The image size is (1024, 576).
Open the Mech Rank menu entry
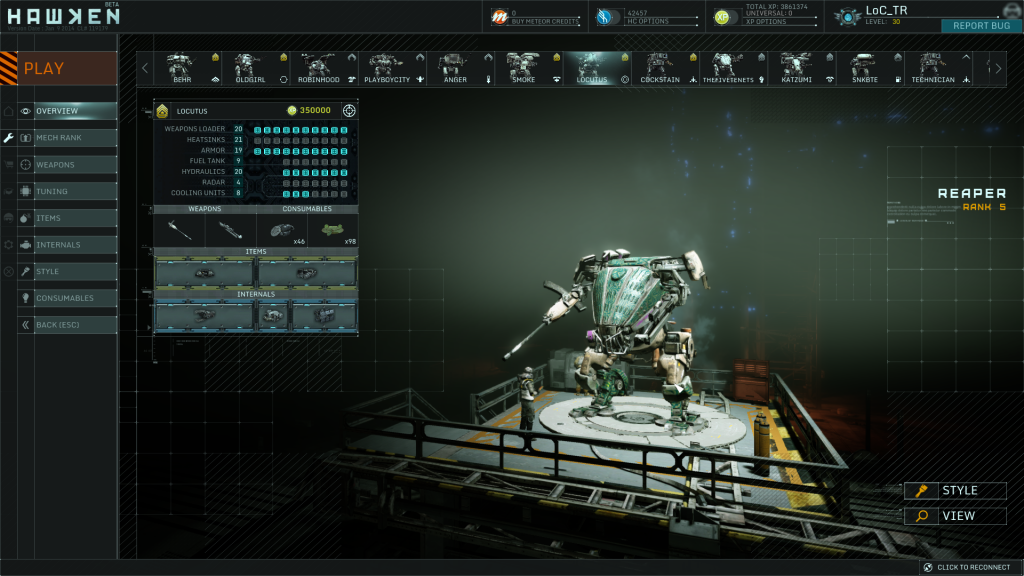pos(67,138)
